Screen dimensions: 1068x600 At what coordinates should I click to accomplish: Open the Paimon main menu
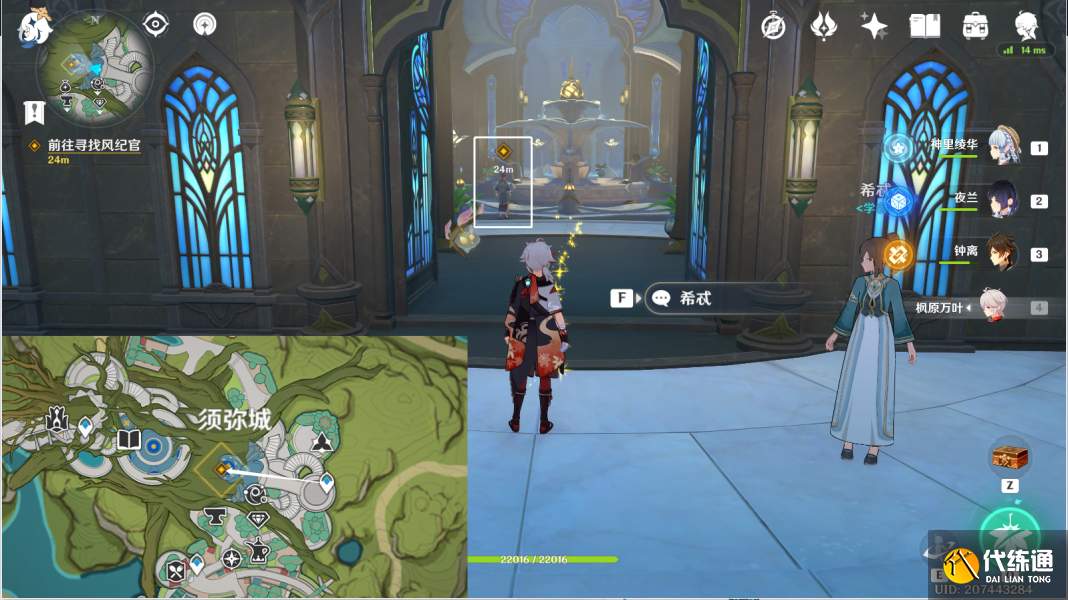coord(34,25)
